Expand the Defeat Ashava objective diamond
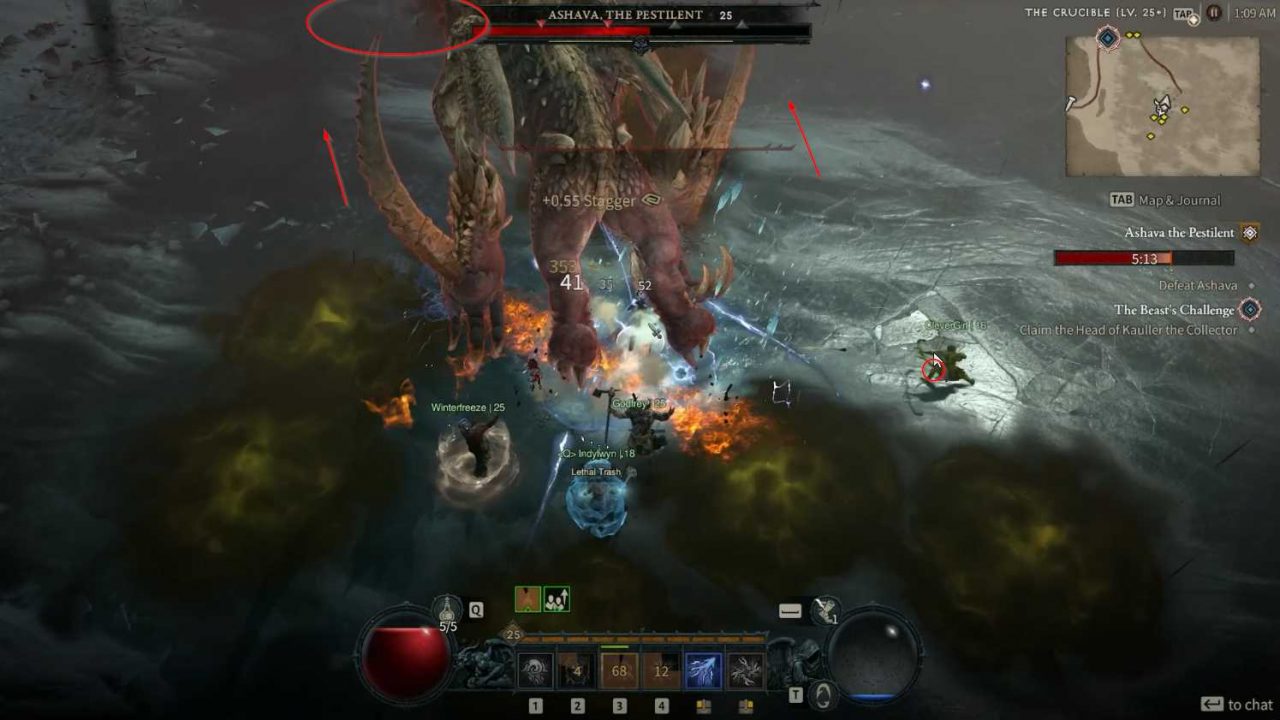This screenshot has width=1280, height=720. (x=1250, y=285)
